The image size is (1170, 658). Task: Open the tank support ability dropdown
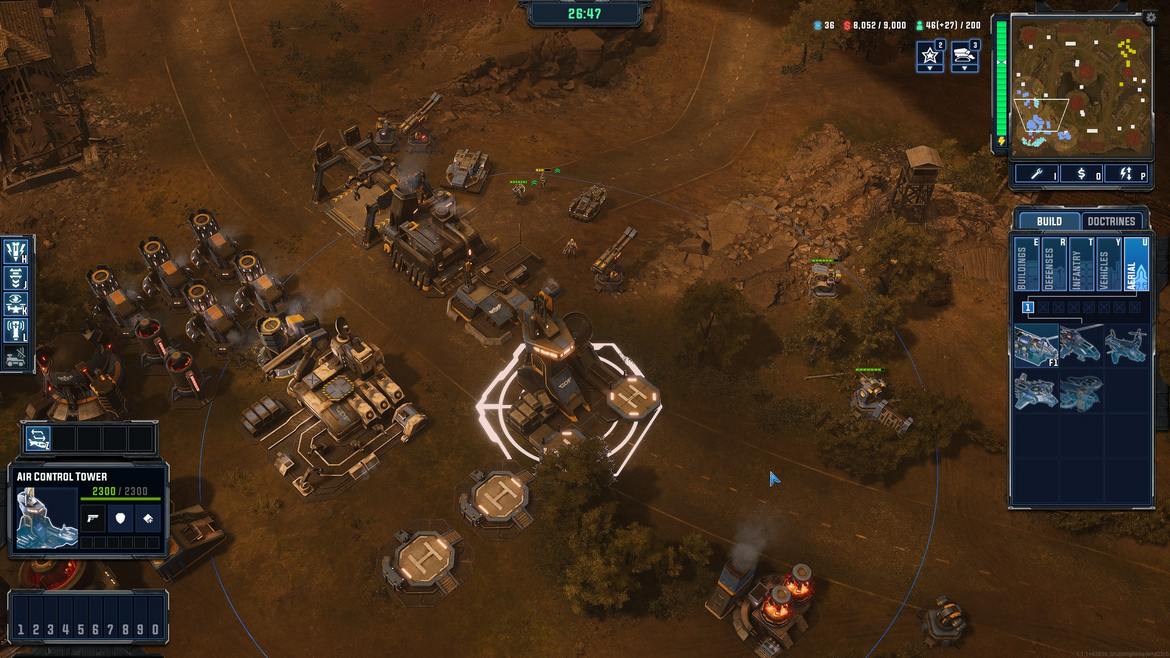click(965, 56)
